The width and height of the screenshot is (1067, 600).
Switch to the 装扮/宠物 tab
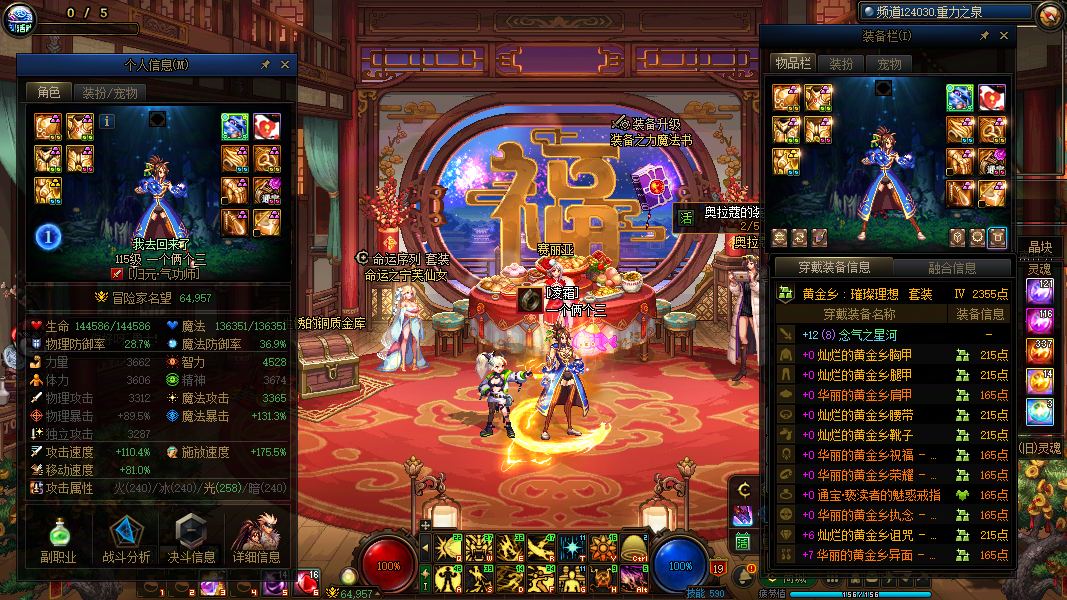110,92
